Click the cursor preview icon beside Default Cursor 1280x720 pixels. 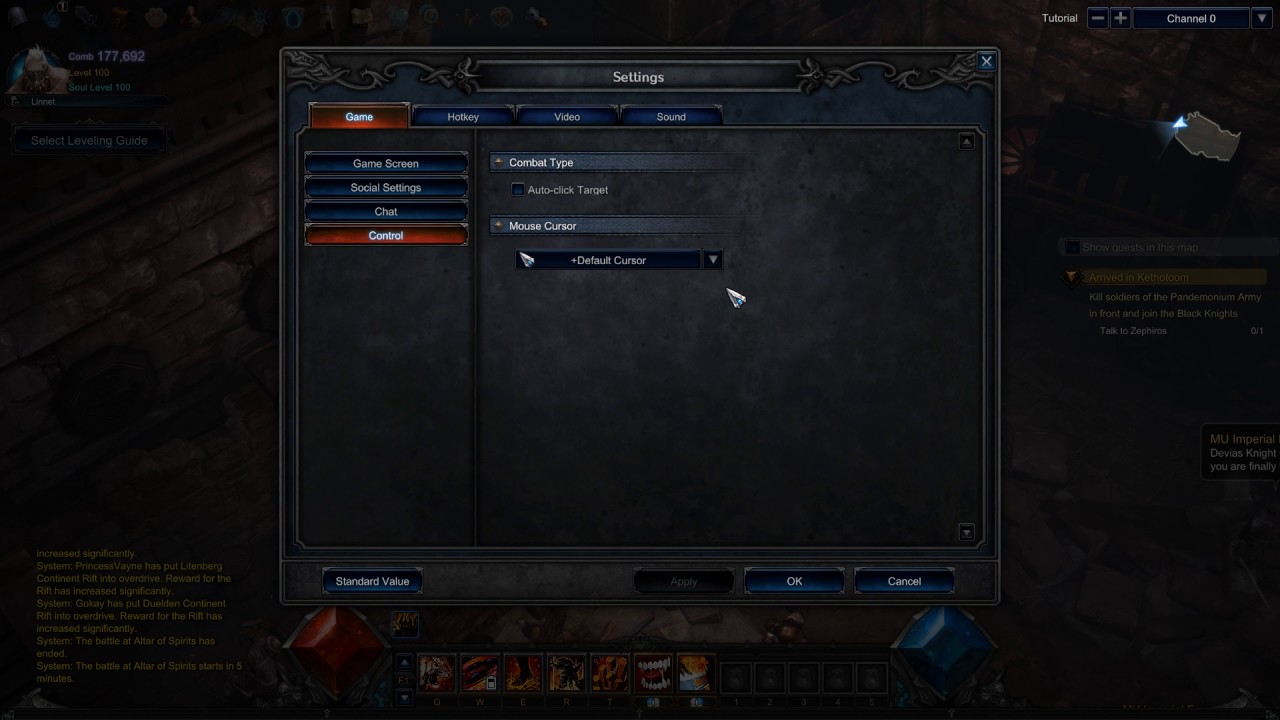527,259
